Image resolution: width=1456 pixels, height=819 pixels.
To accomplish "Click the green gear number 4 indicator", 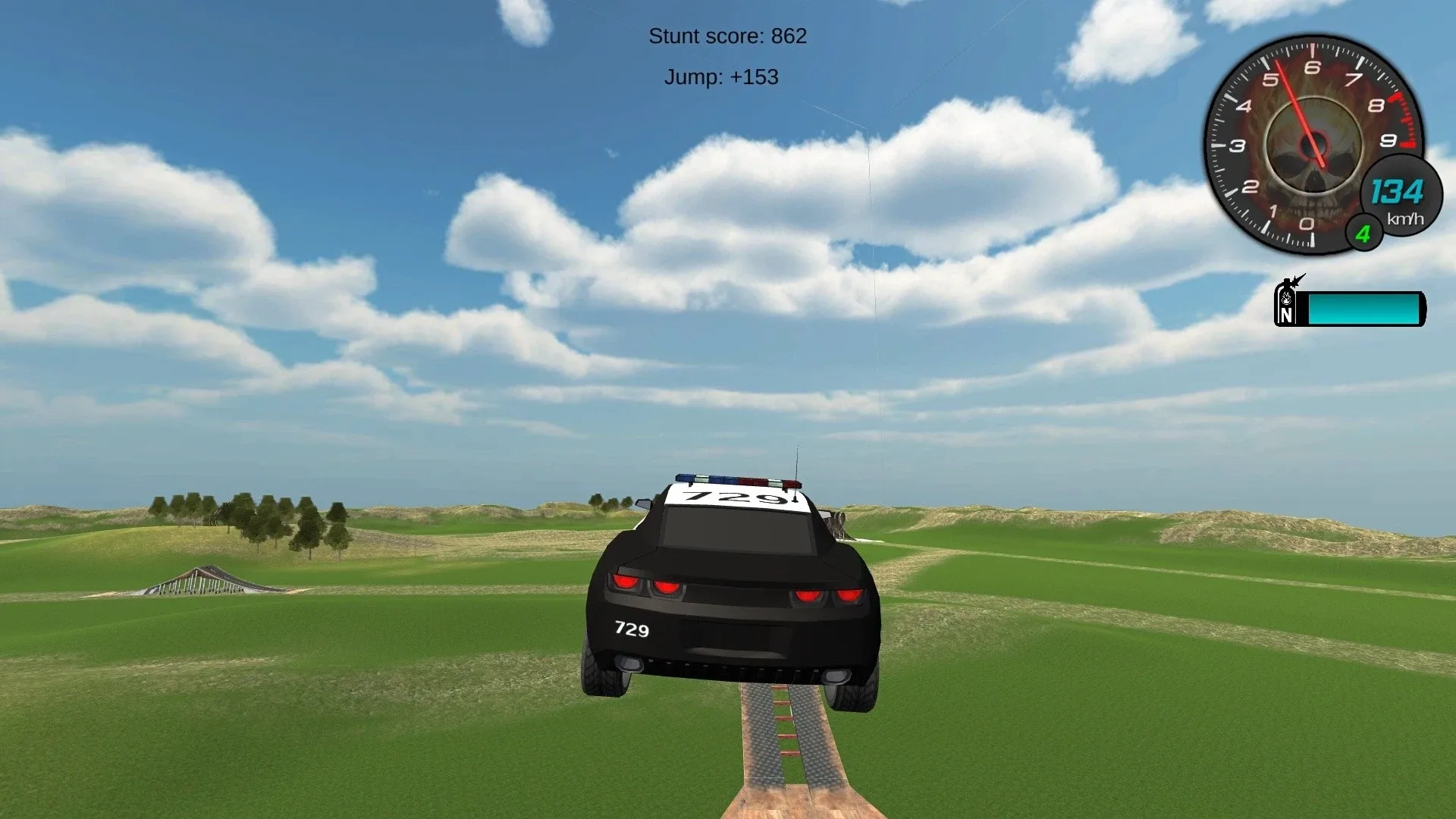I will point(1363,234).
